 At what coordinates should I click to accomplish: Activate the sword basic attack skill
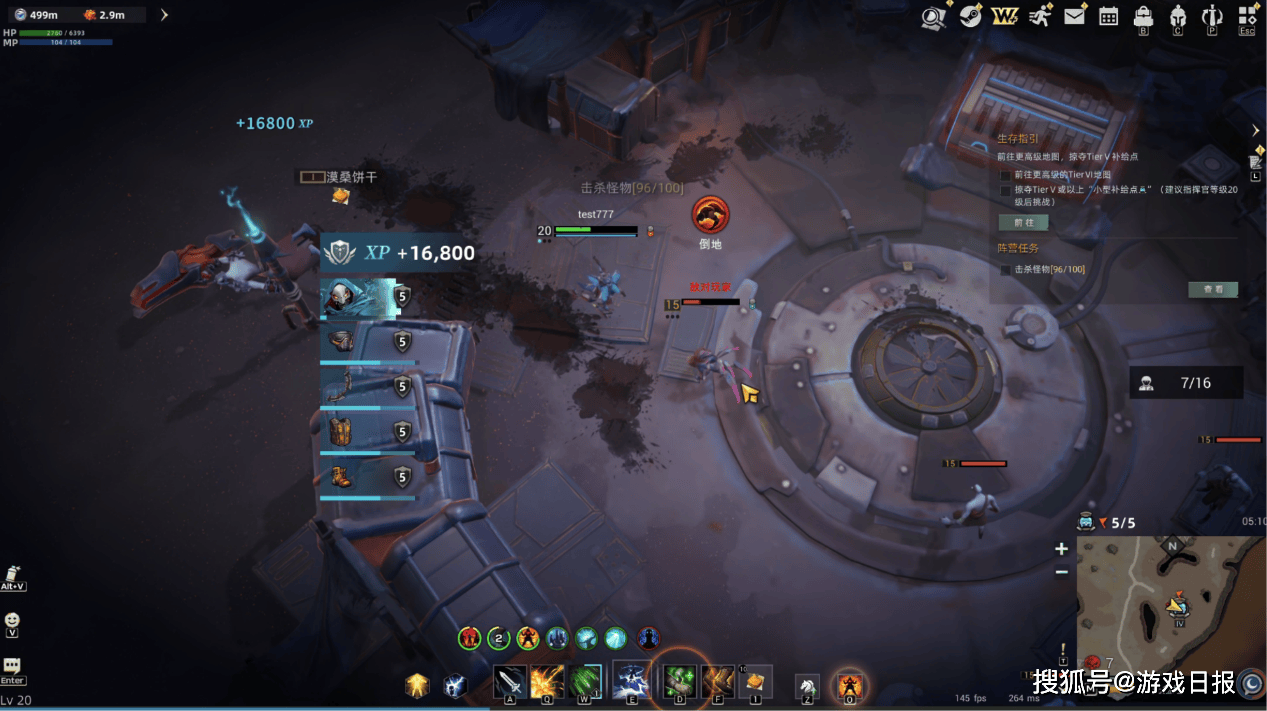tap(510, 682)
